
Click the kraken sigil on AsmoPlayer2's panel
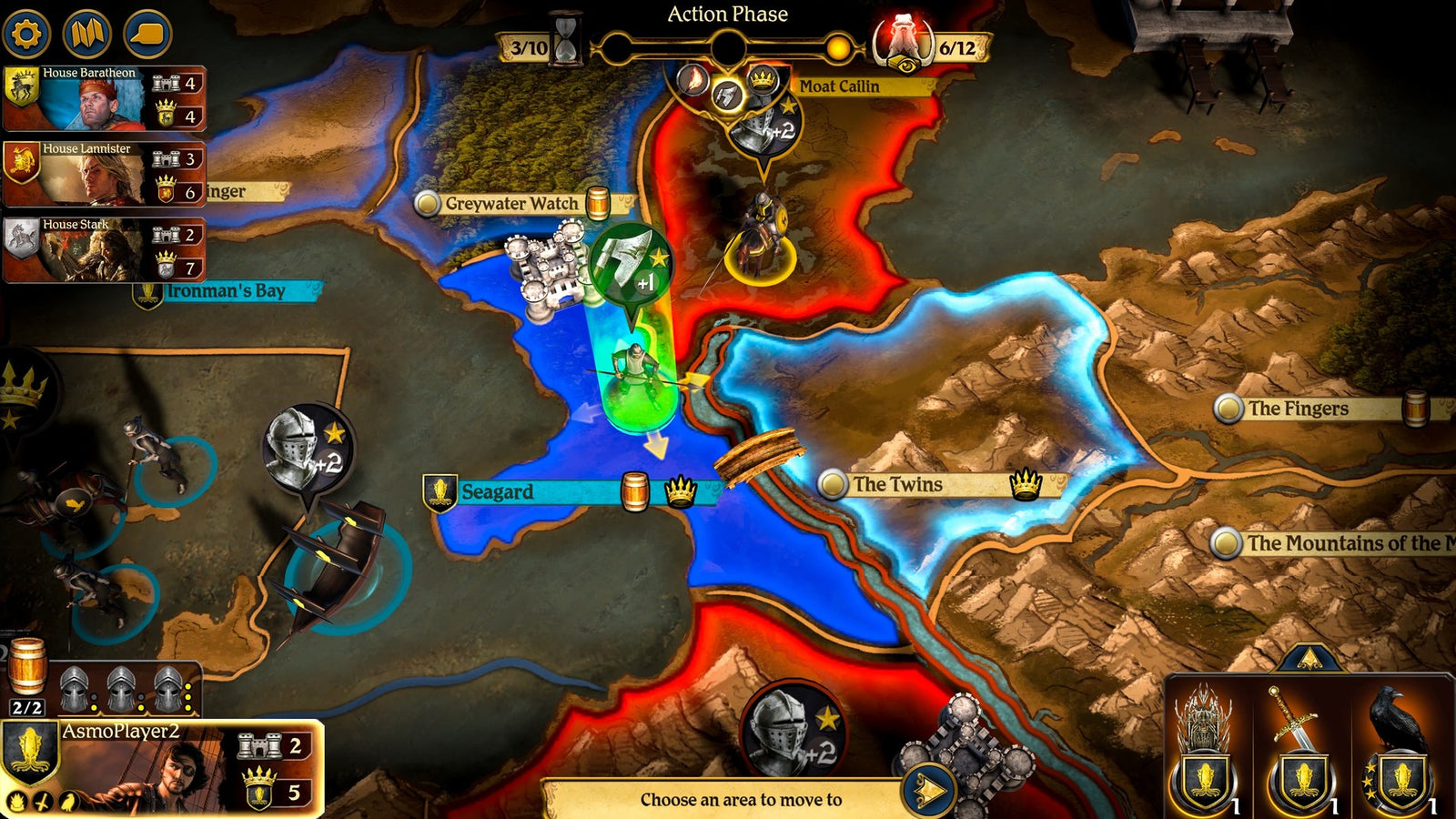click(30, 752)
